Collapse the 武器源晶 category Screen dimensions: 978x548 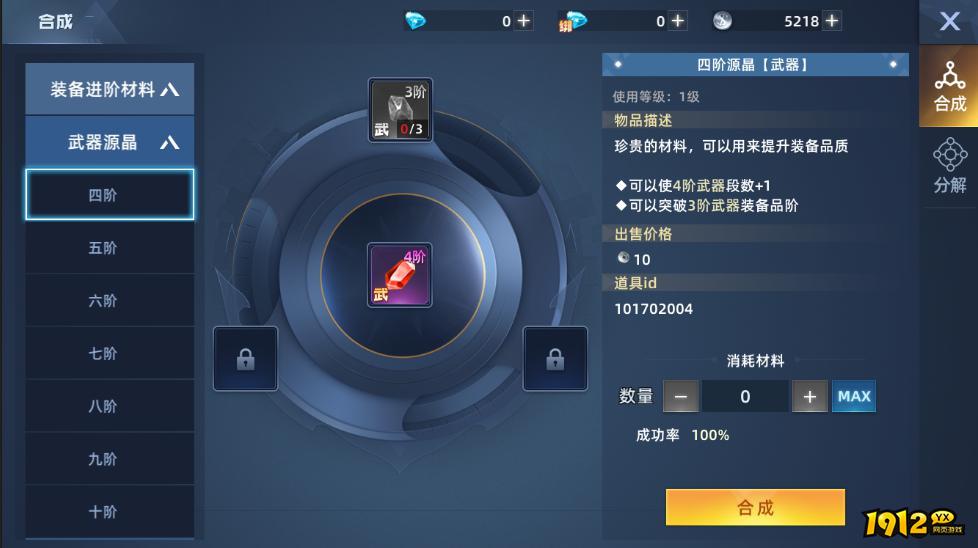[x=110, y=142]
